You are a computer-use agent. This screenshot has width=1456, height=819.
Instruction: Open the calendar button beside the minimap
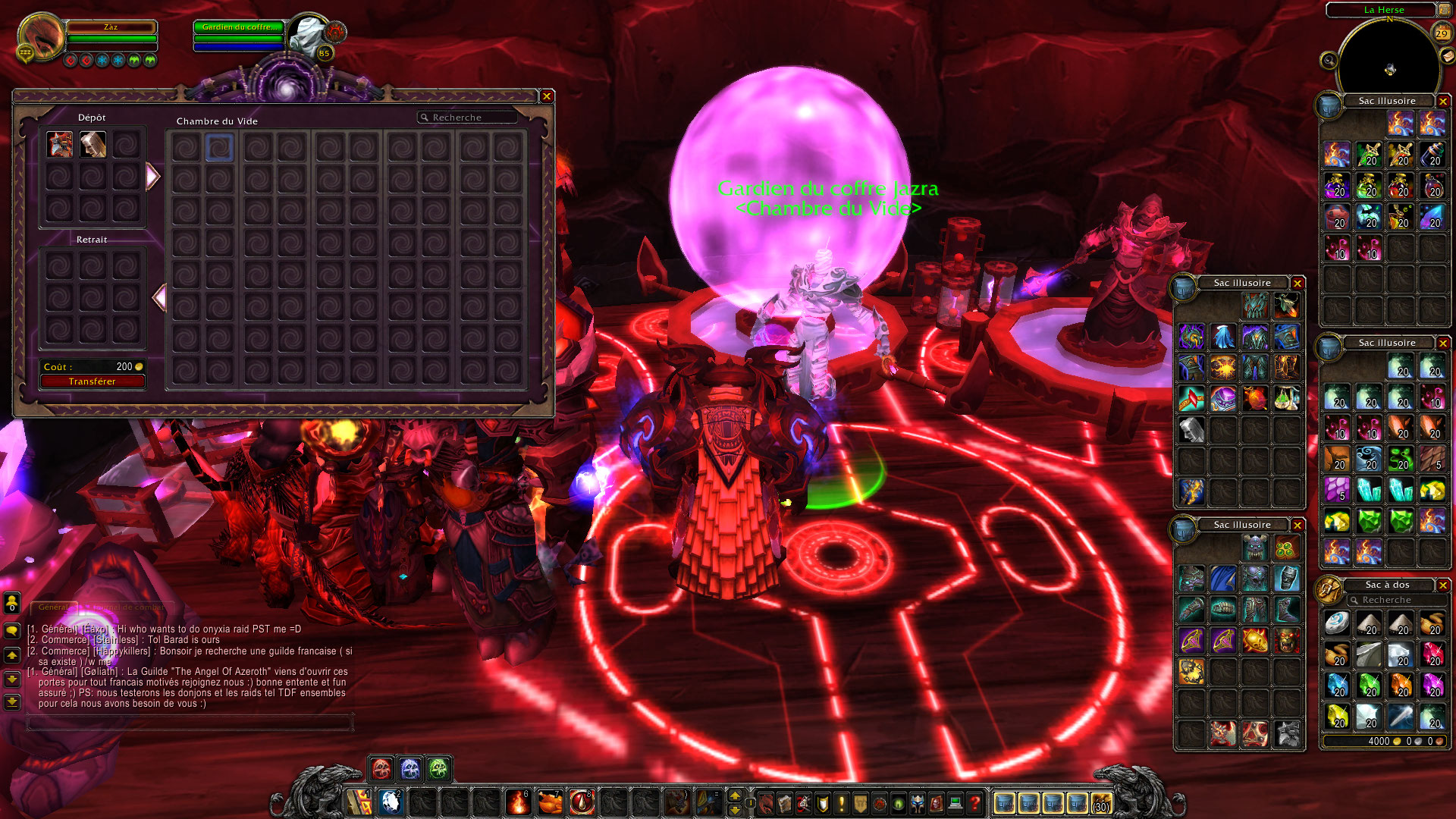[x=1442, y=33]
